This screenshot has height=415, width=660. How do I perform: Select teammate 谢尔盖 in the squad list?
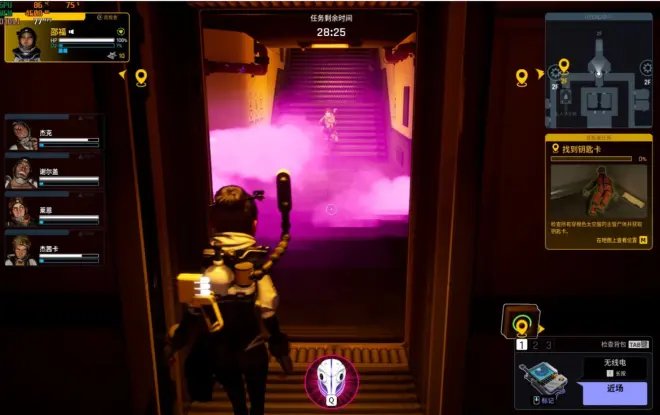coord(24,172)
